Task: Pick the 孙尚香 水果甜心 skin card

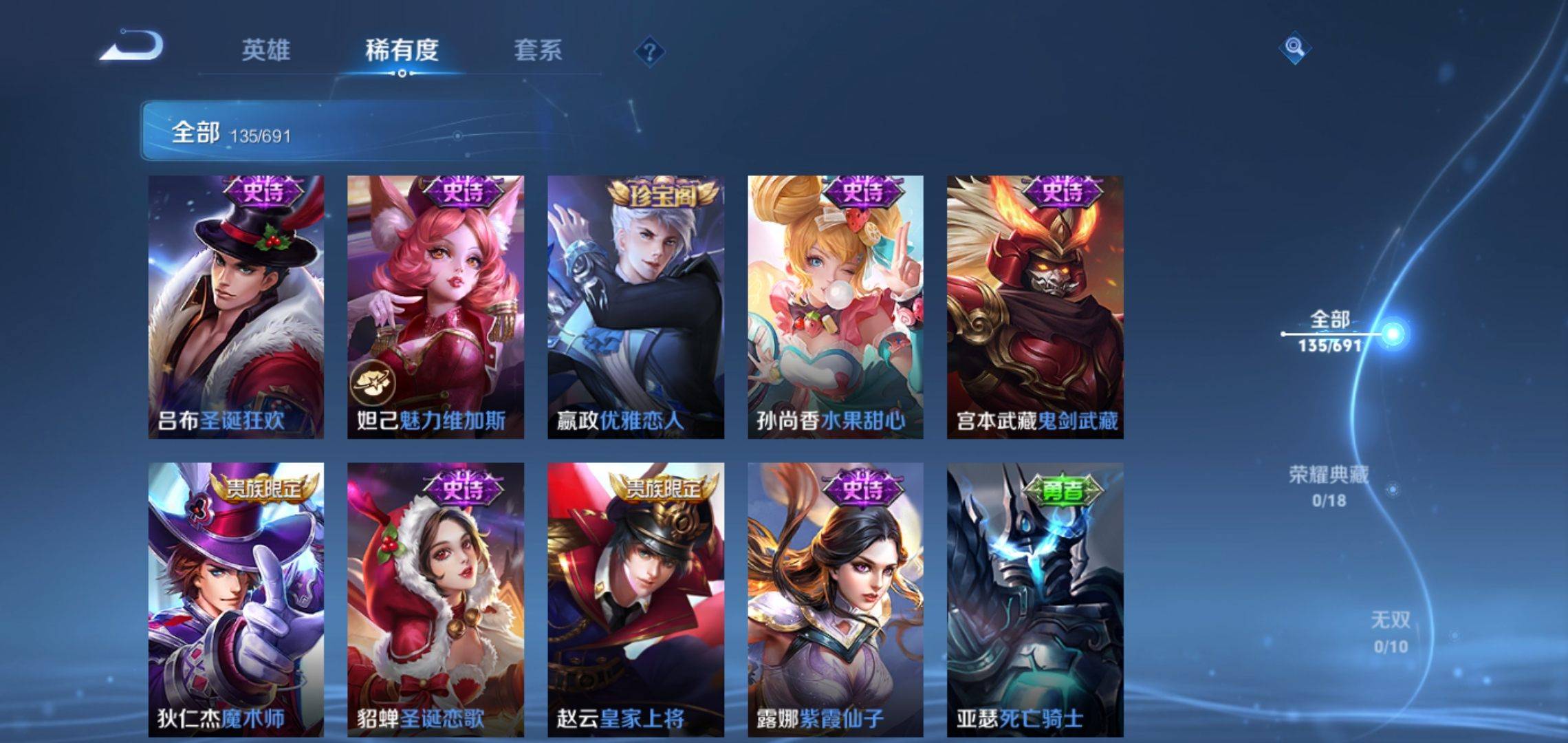Action: [836, 307]
